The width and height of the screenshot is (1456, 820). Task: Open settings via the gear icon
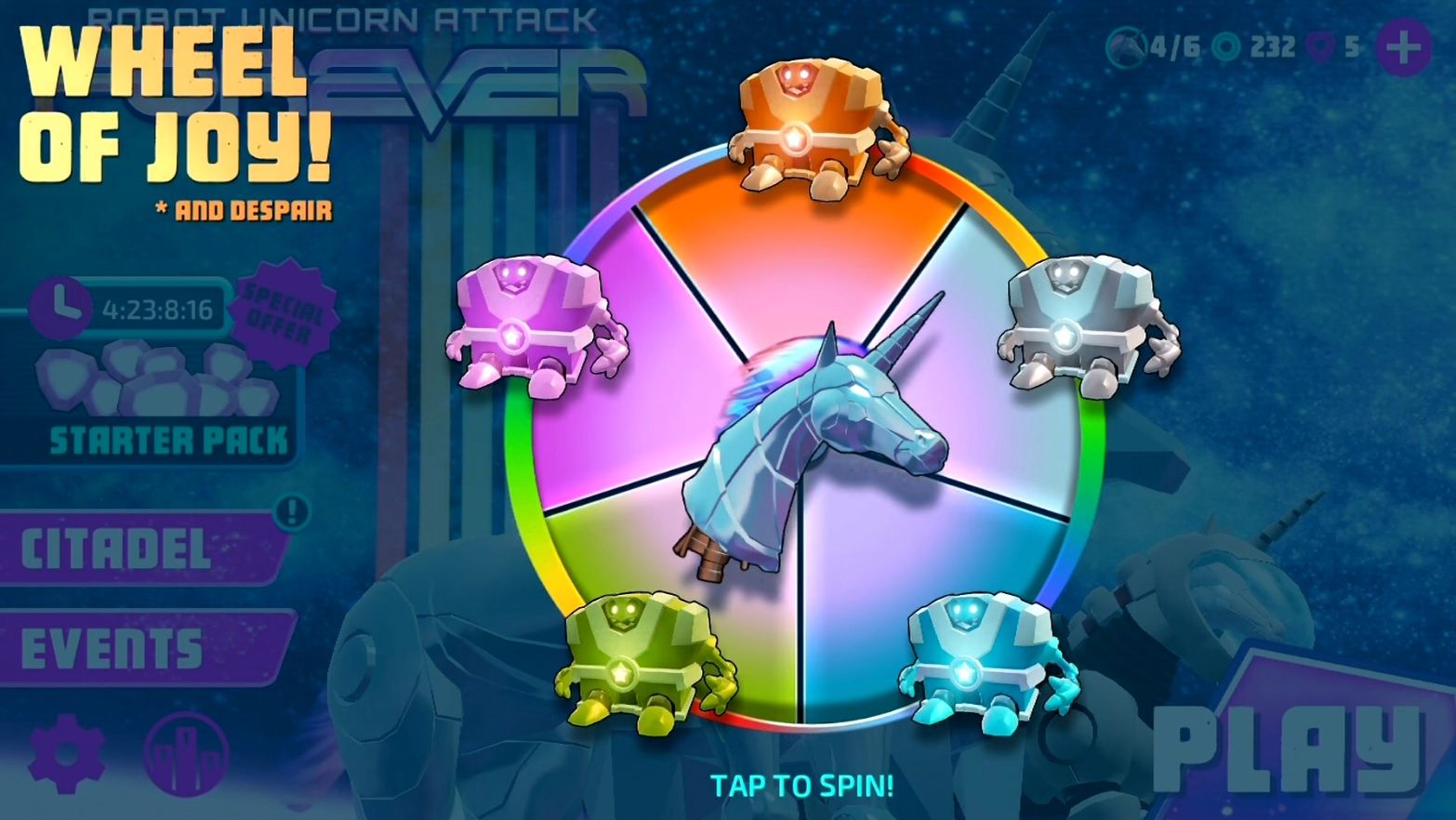(x=66, y=754)
